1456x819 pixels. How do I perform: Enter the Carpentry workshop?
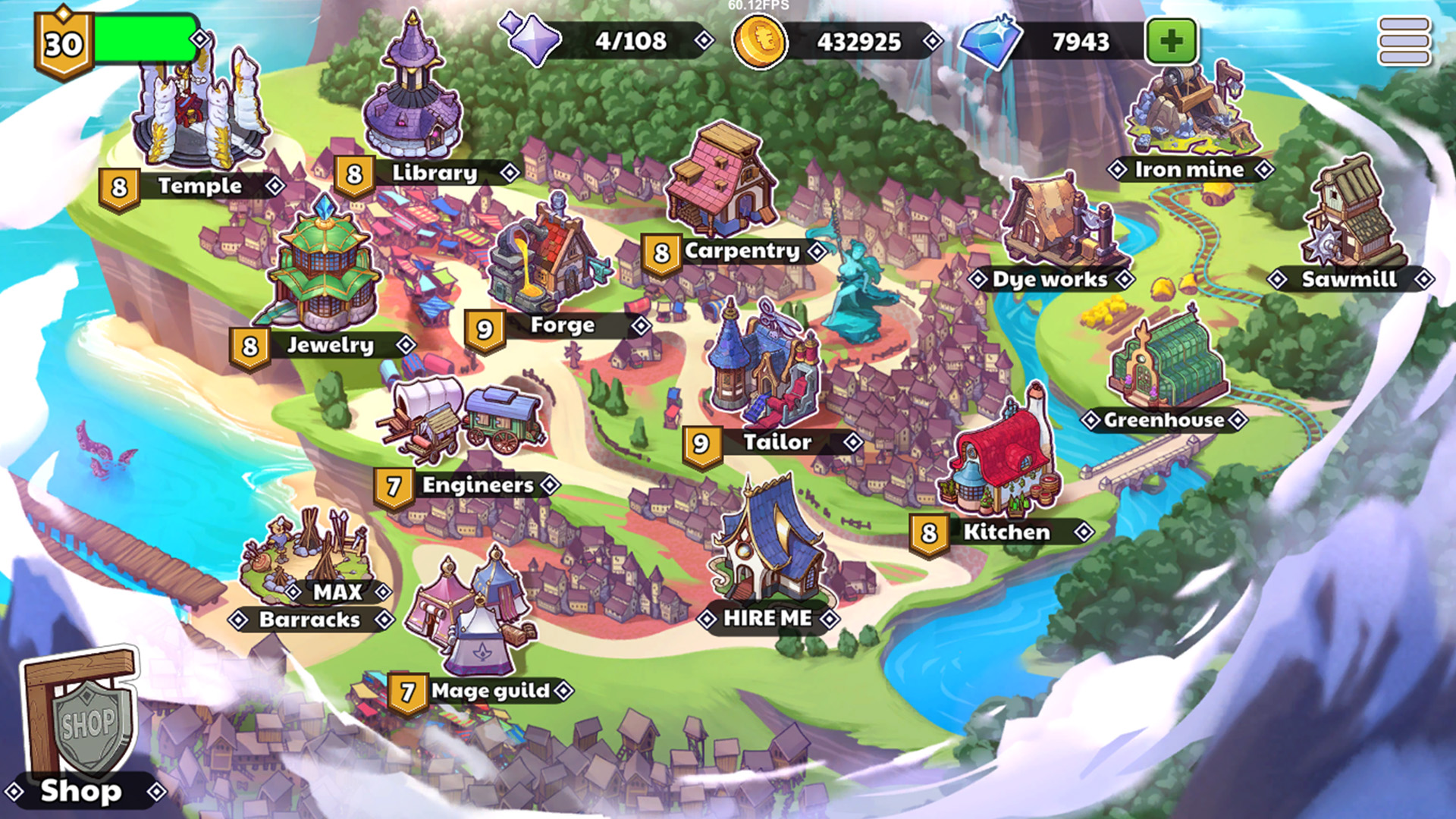(x=742, y=251)
